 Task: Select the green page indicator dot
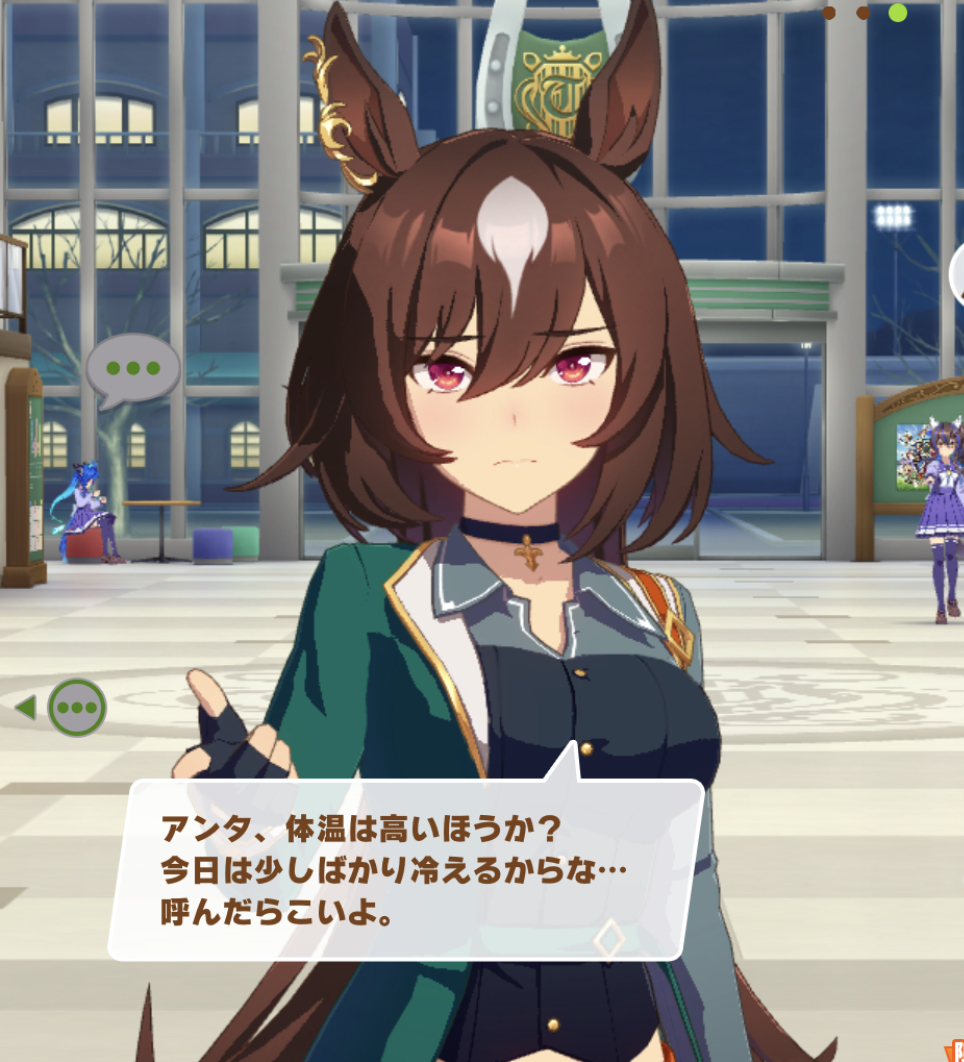(x=897, y=13)
